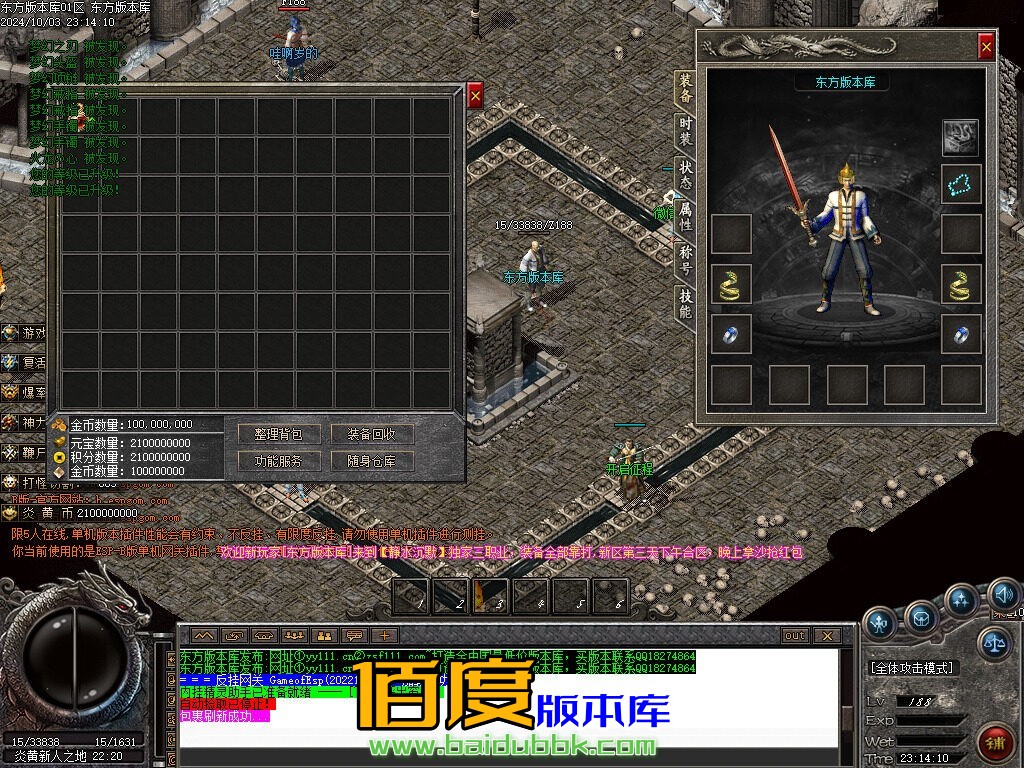
Task: Open the 随身仓库 portable warehouse
Action: point(372,461)
